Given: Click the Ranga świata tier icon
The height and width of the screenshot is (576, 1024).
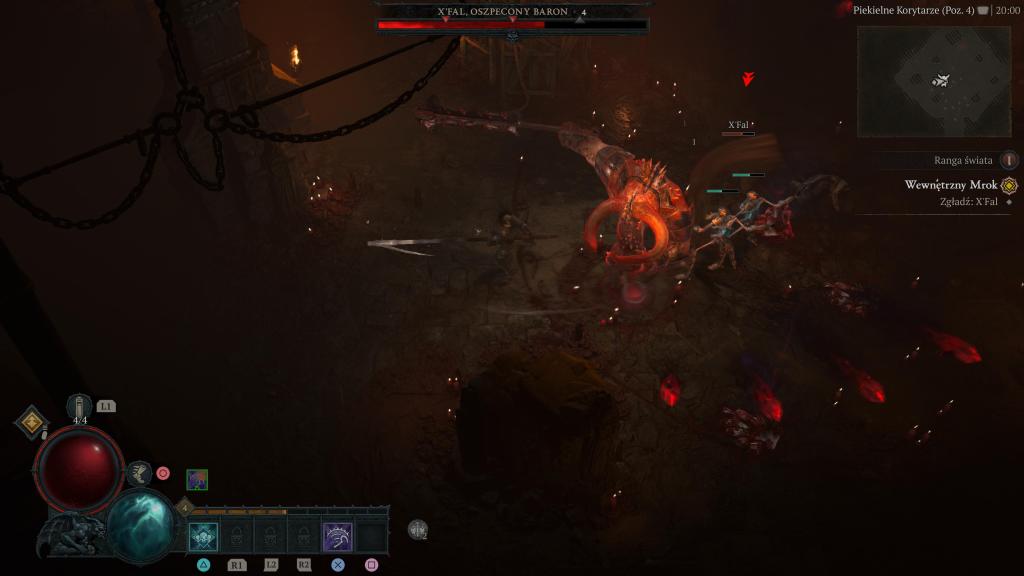Looking at the screenshot, I should pos(1009,160).
